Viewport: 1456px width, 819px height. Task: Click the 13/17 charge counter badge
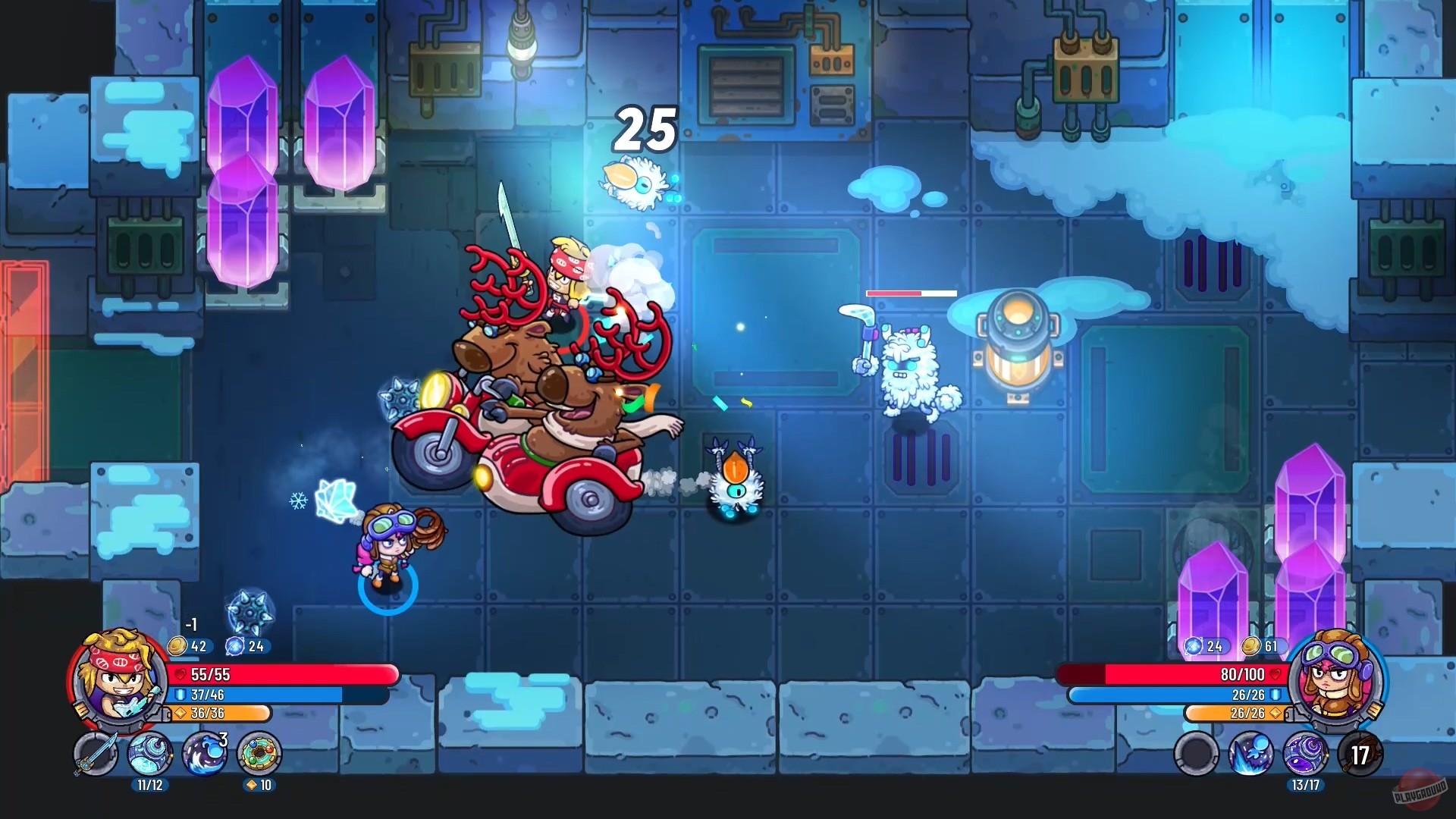pyautogui.click(x=1306, y=785)
